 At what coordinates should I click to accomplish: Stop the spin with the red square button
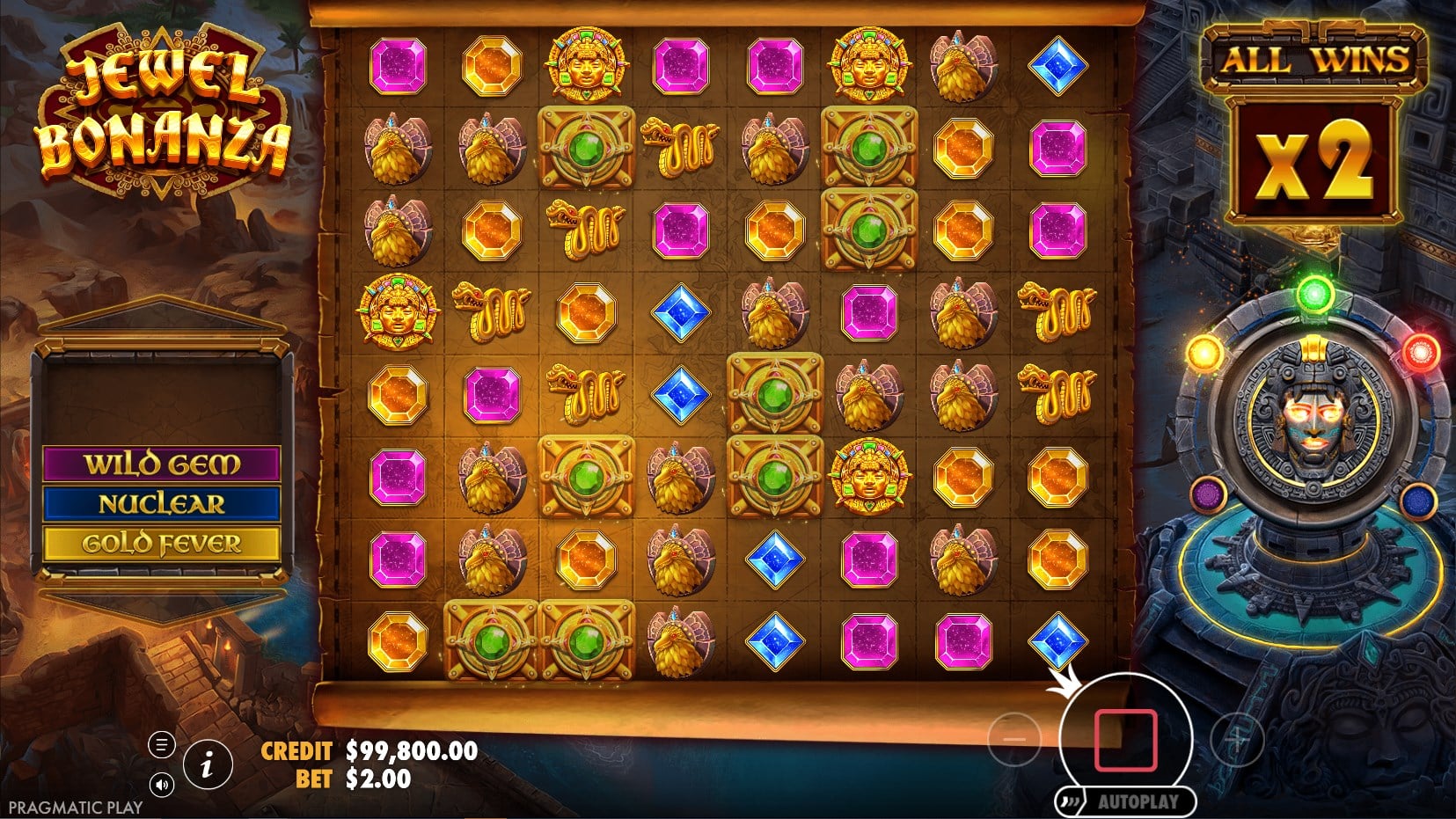(x=1125, y=739)
